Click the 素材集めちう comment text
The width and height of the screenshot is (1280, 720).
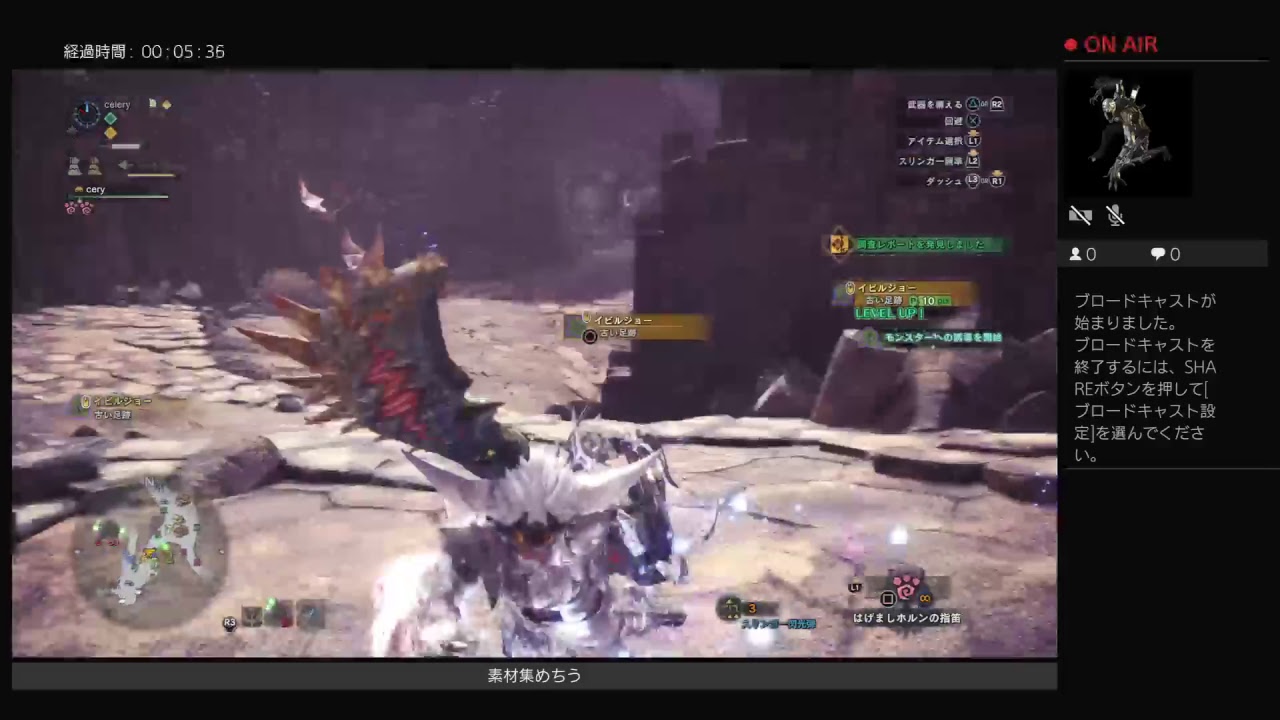click(533, 676)
